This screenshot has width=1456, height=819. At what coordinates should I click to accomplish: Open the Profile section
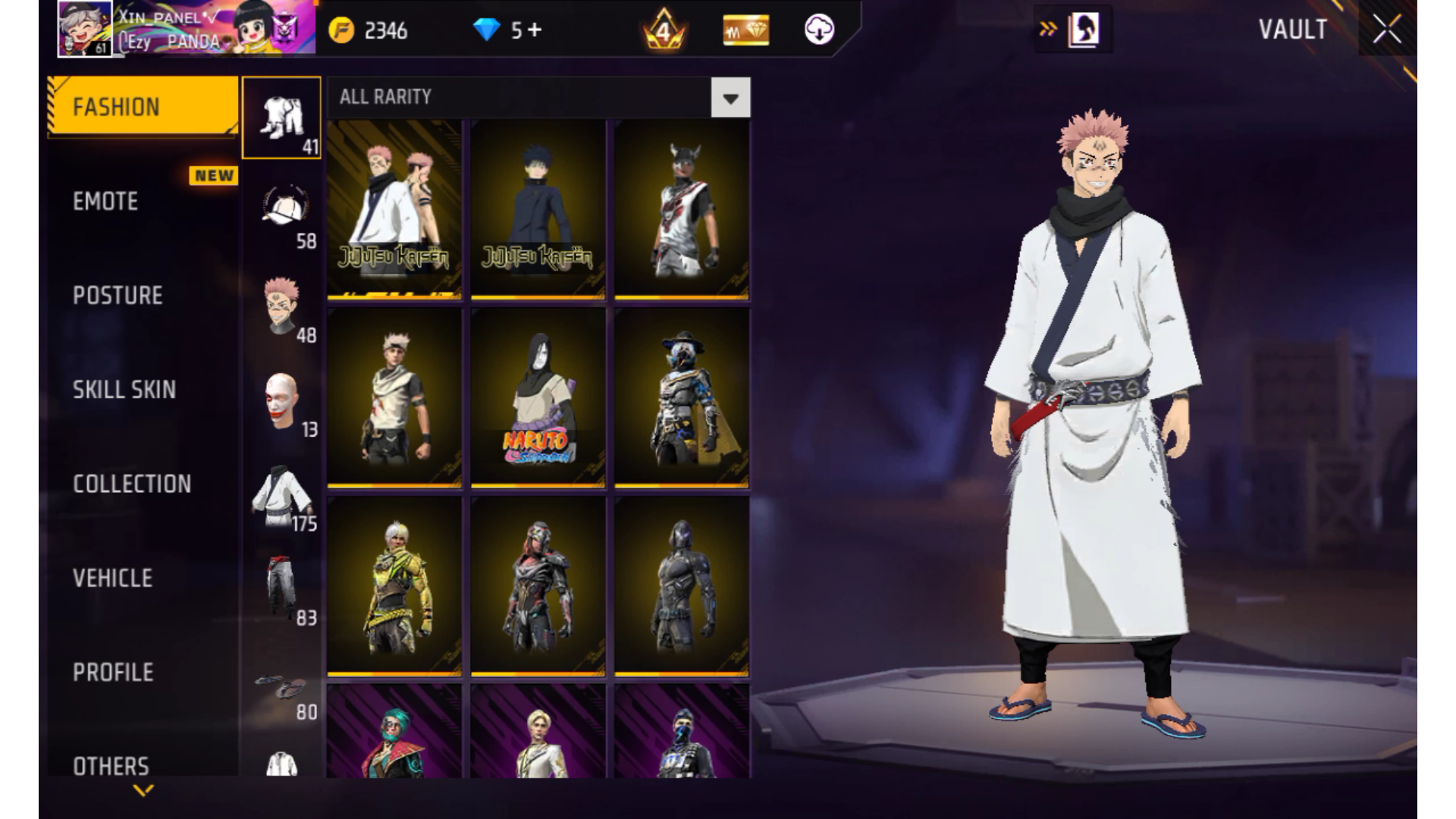tap(113, 672)
